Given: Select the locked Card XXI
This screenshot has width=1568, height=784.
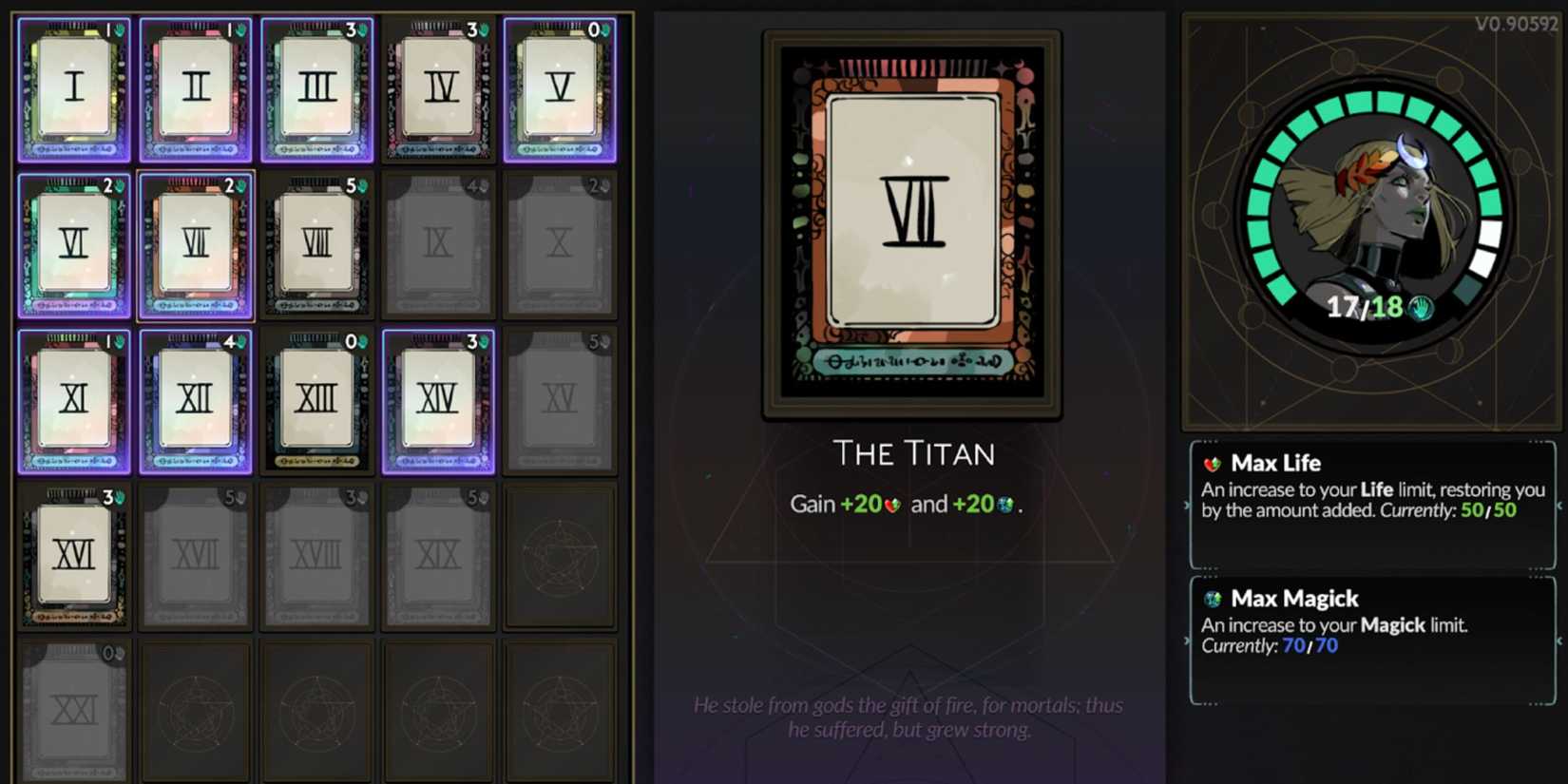Looking at the screenshot, I should point(74,710).
